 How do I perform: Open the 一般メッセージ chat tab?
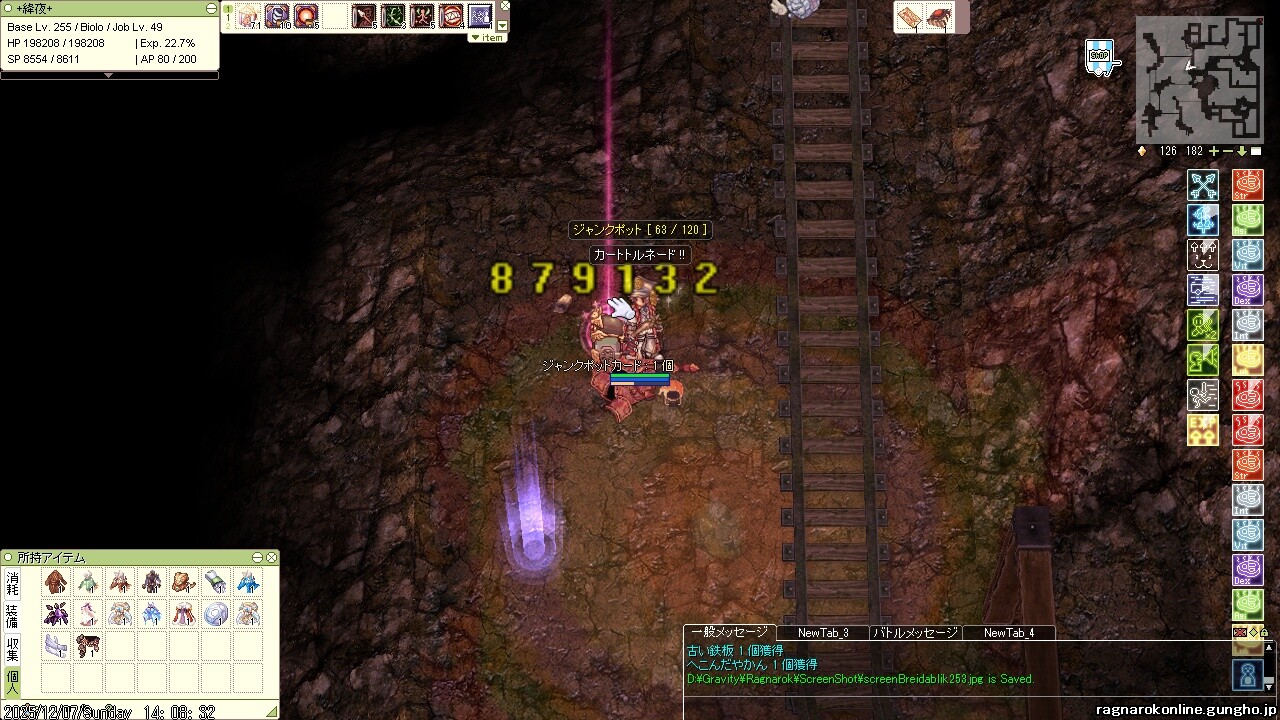729,632
